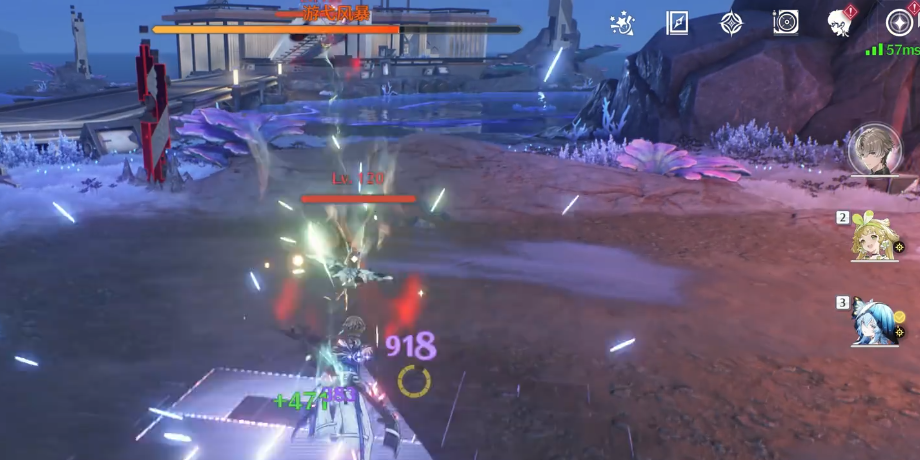Open the compass guidebook icon
Screen dimensions: 920x460
677,22
